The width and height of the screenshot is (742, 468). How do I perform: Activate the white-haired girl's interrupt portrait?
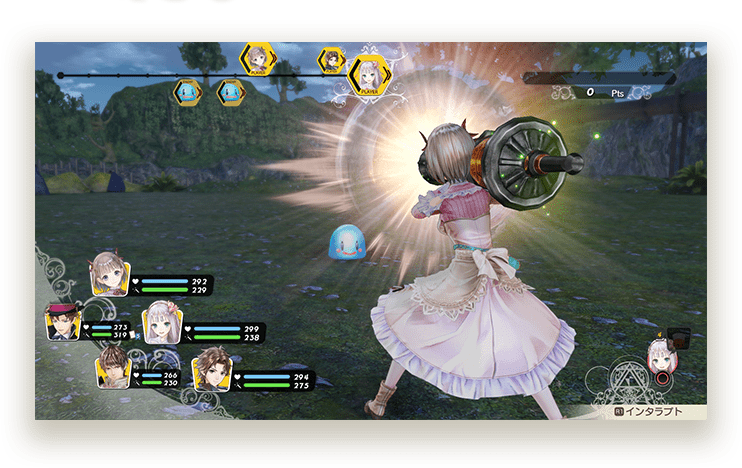pos(659,355)
